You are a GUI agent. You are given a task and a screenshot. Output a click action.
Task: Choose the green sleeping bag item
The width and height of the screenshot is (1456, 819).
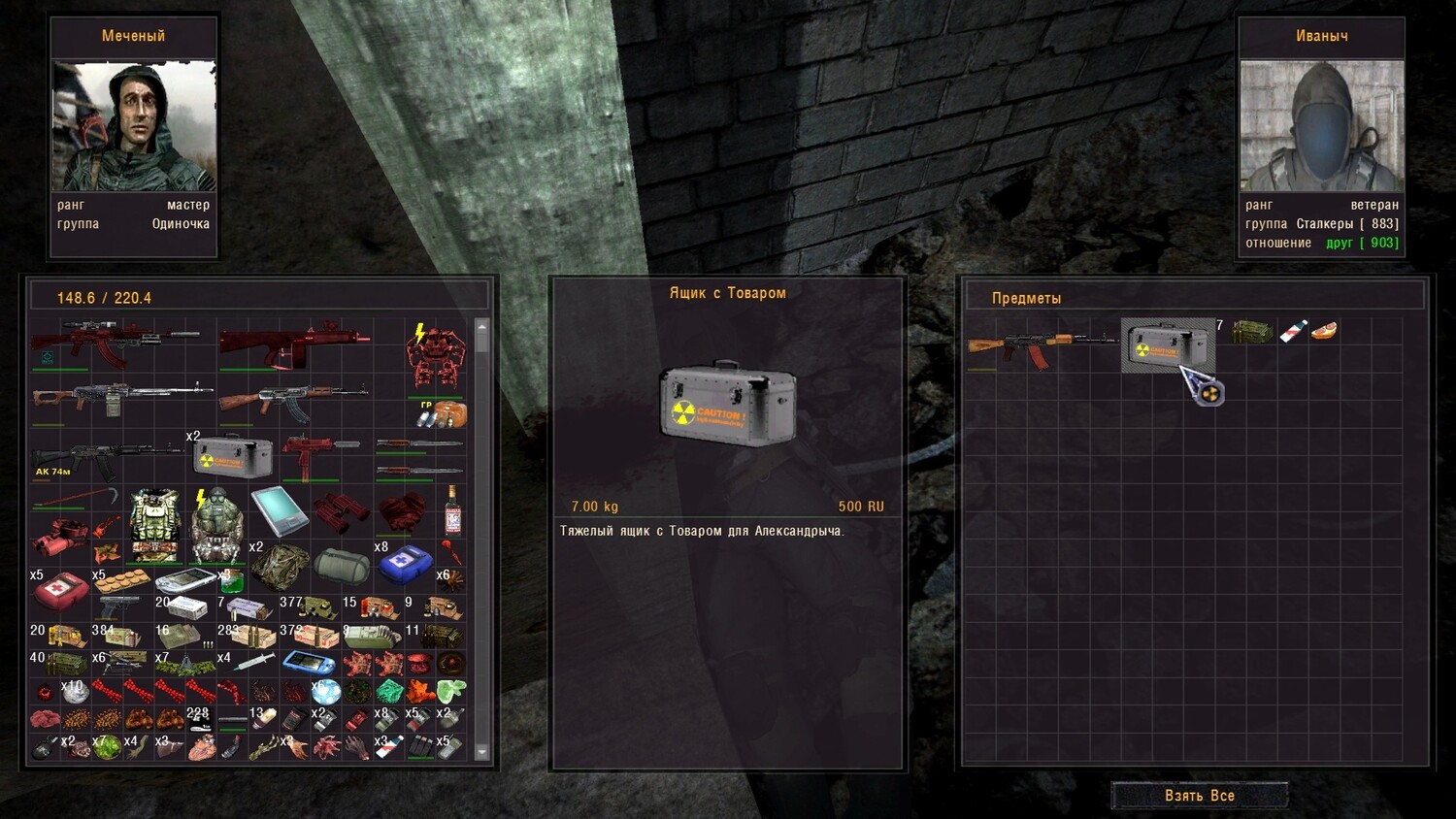click(342, 564)
